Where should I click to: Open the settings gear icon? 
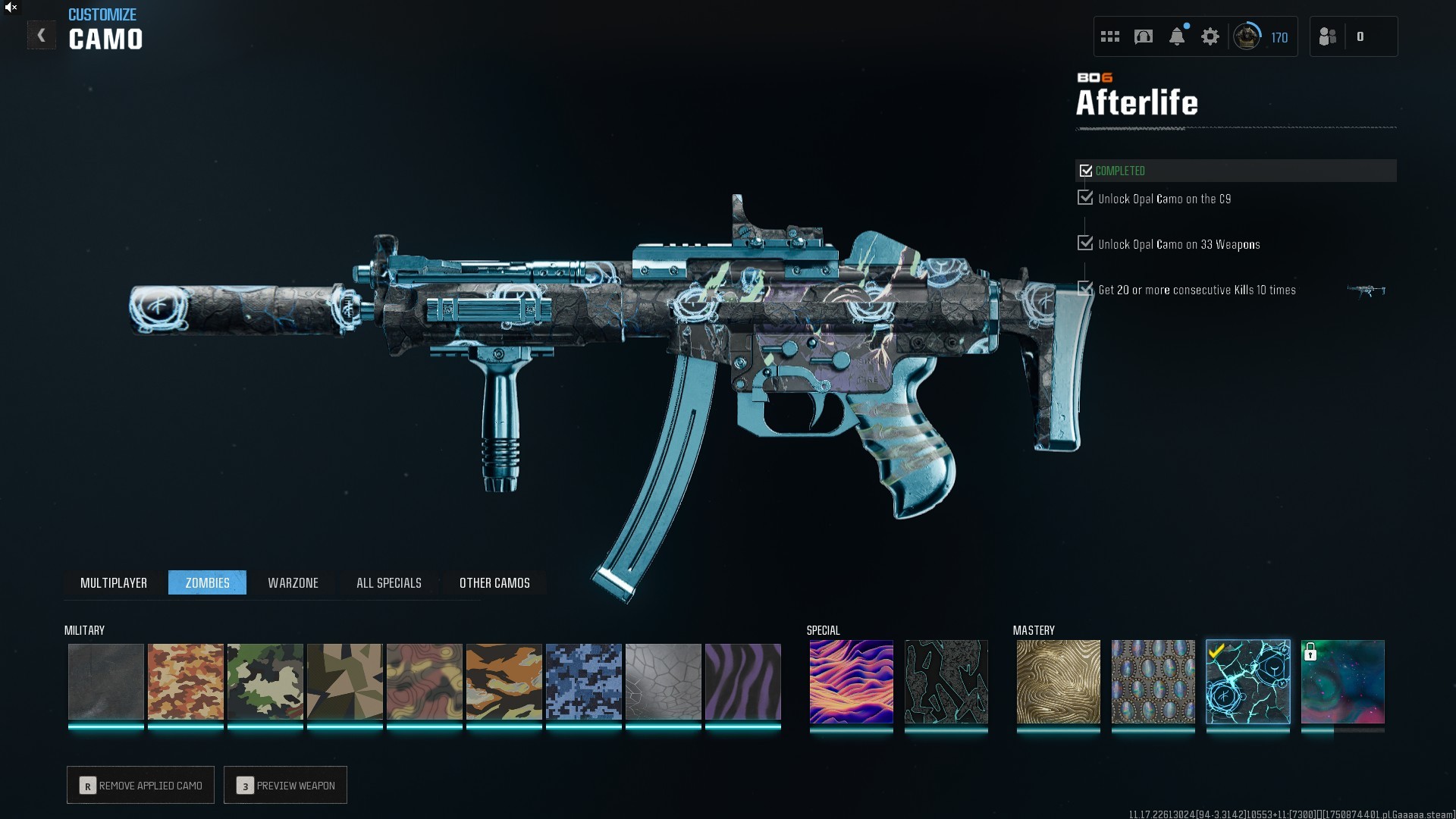(x=1210, y=36)
